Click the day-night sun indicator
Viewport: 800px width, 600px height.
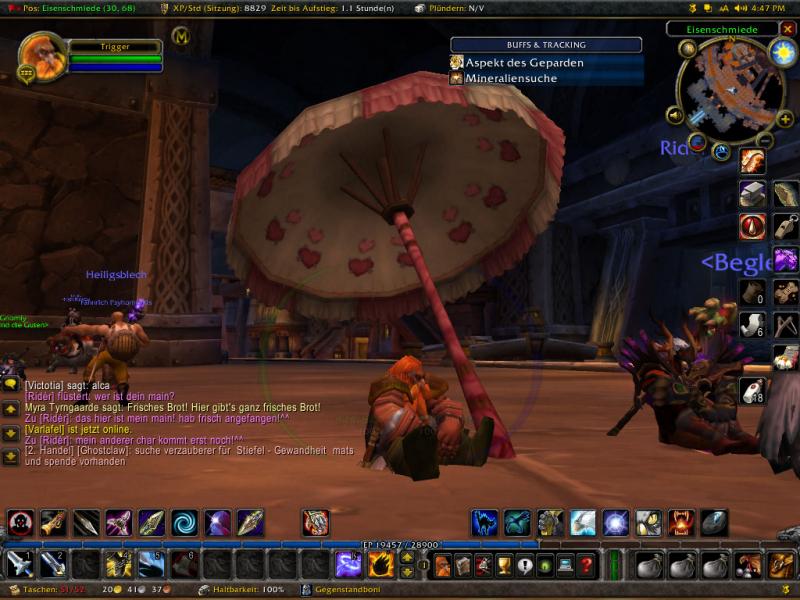point(782,53)
